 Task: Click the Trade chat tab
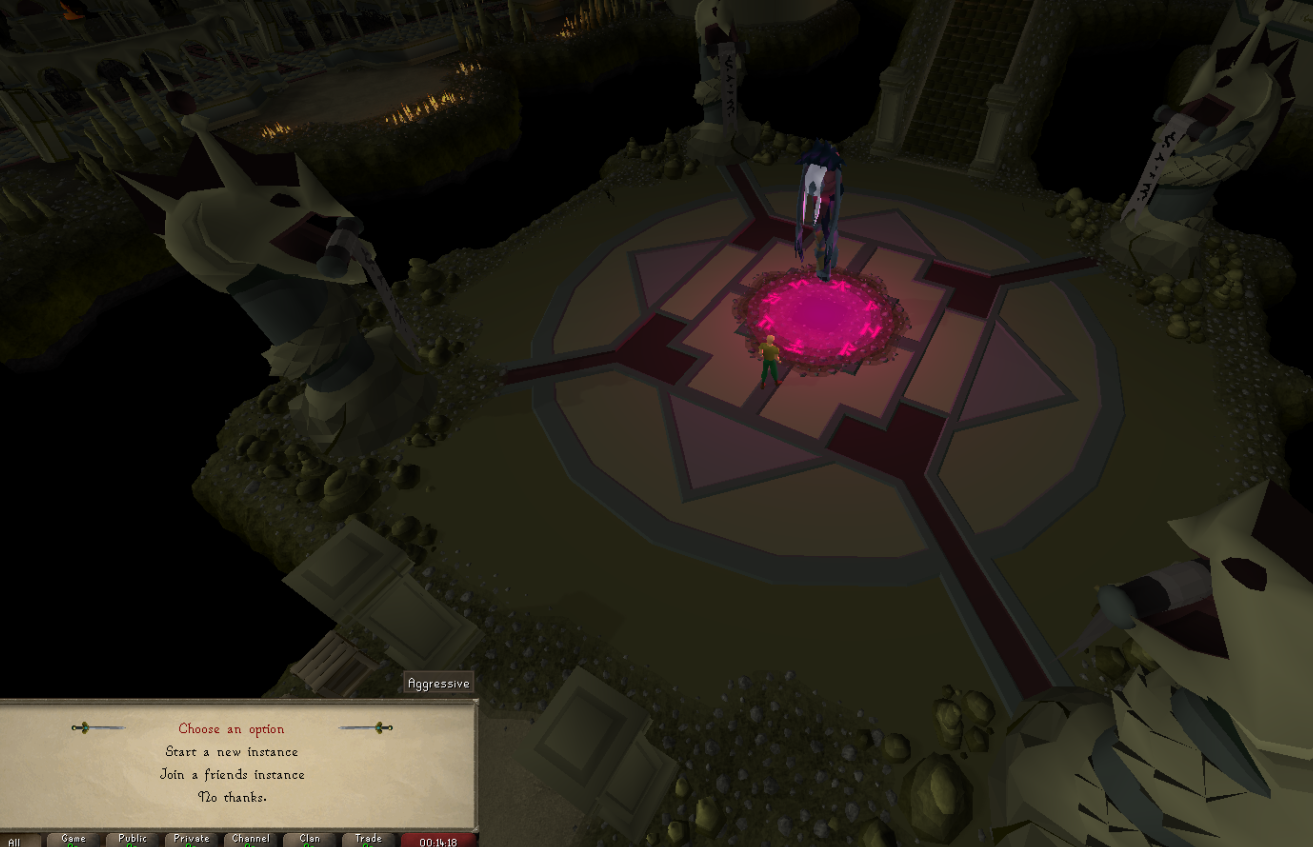point(368,840)
